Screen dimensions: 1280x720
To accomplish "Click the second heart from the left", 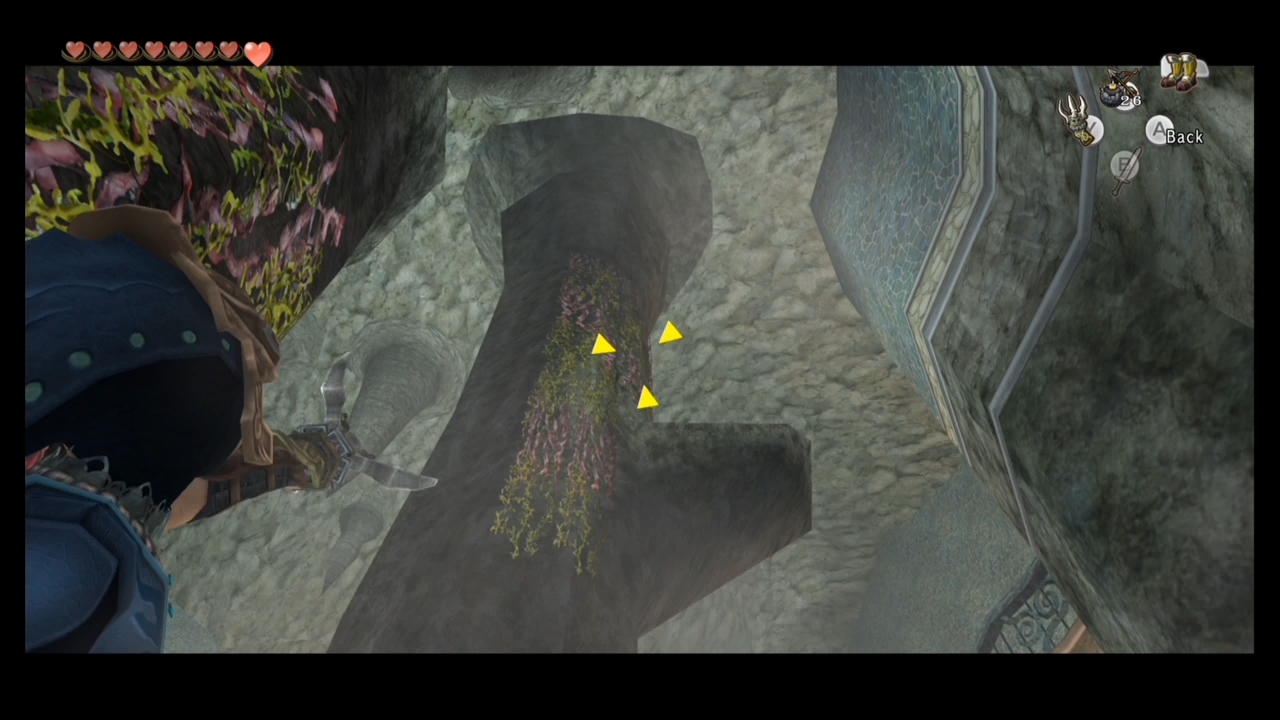I will [101, 49].
